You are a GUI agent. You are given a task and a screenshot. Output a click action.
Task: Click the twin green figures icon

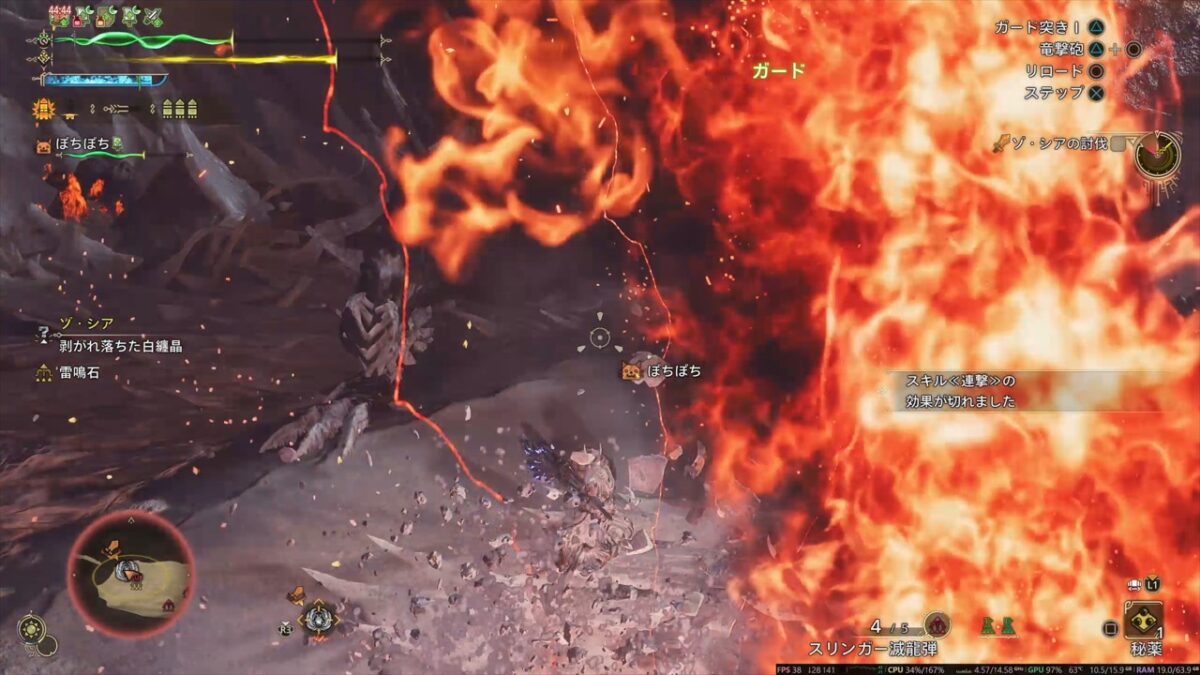tap(997, 626)
